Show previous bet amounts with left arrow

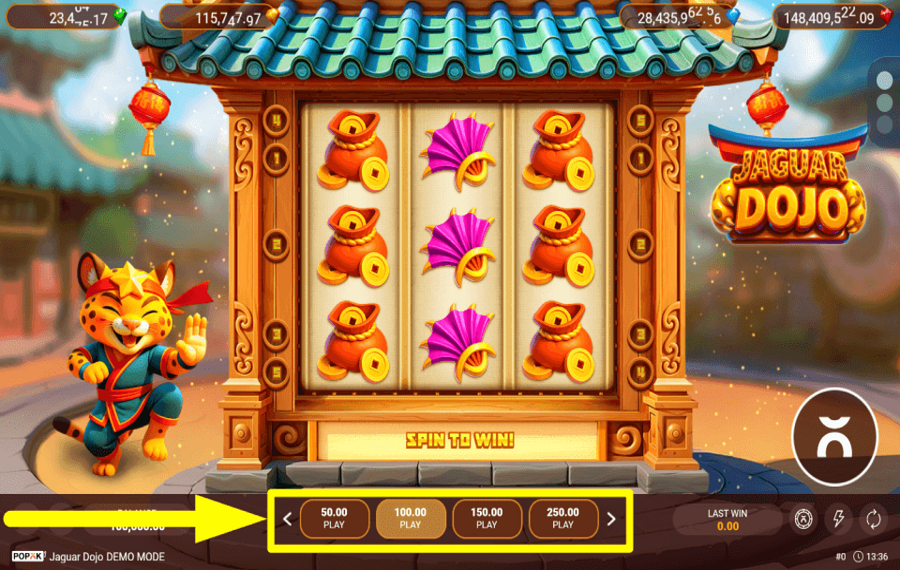[288, 519]
